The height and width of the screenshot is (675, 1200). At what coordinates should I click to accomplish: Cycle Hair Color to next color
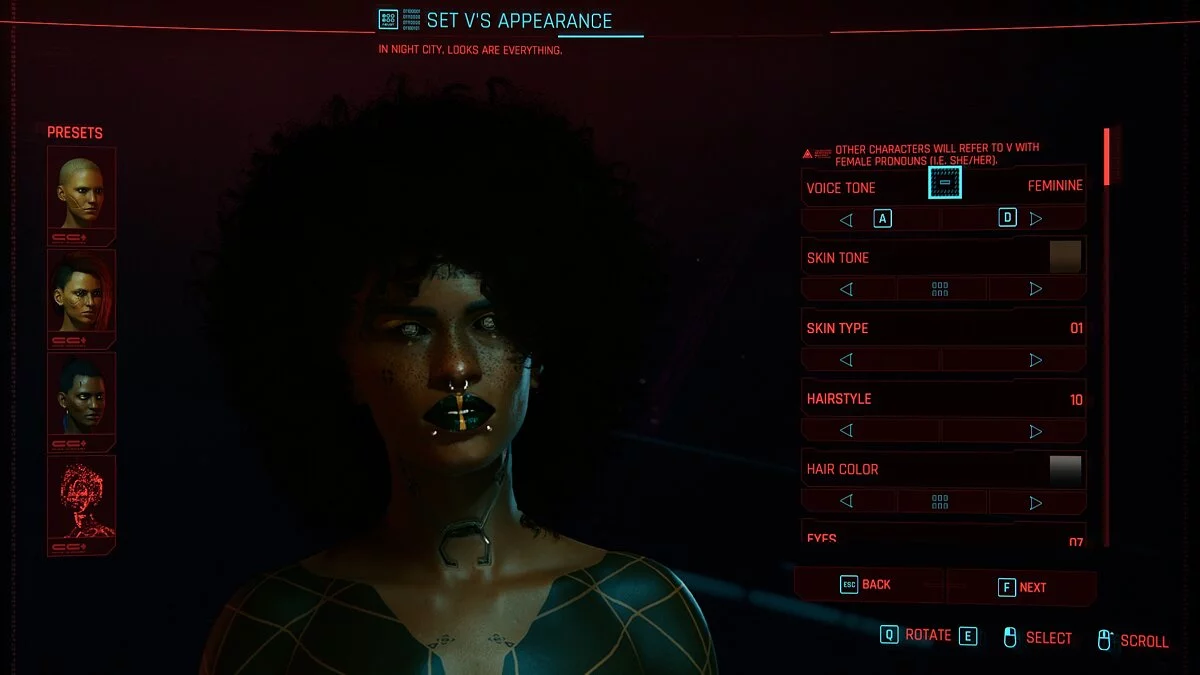(x=1036, y=501)
